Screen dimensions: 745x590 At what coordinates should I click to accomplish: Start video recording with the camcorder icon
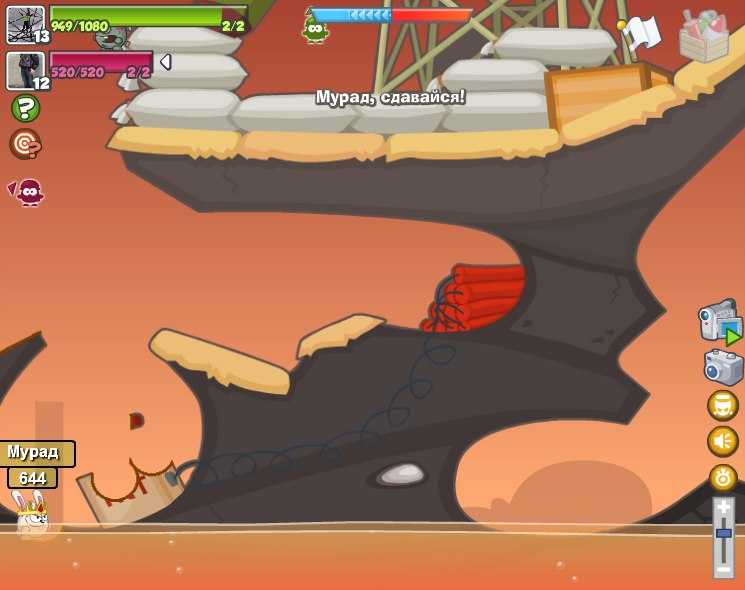pos(718,323)
